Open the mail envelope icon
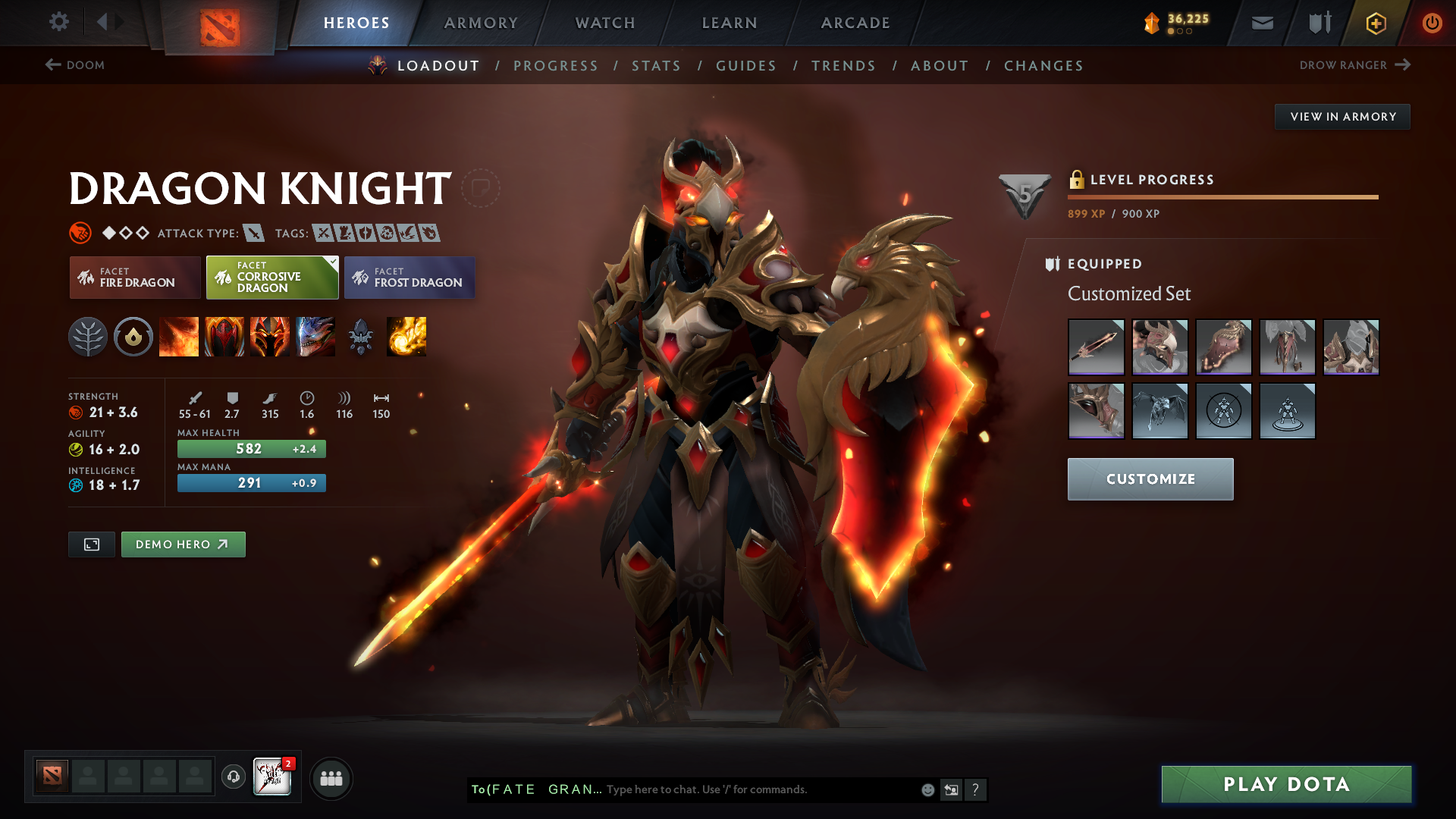This screenshot has width=1456, height=819. (x=1261, y=23)
